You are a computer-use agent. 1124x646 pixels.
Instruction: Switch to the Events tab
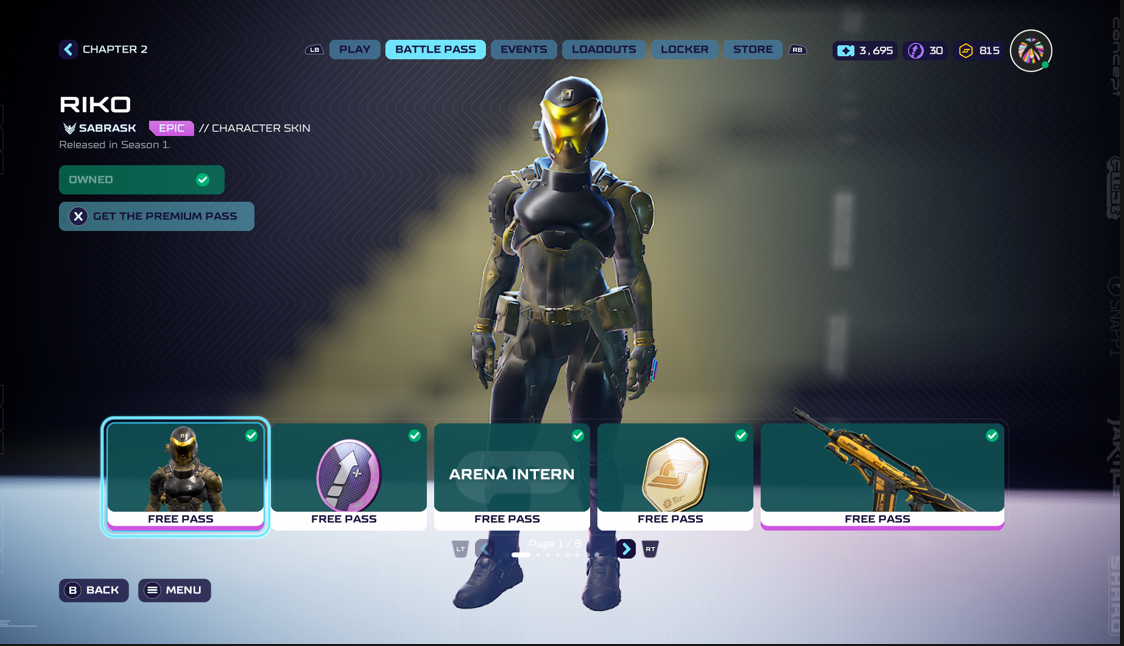[523, 49]
